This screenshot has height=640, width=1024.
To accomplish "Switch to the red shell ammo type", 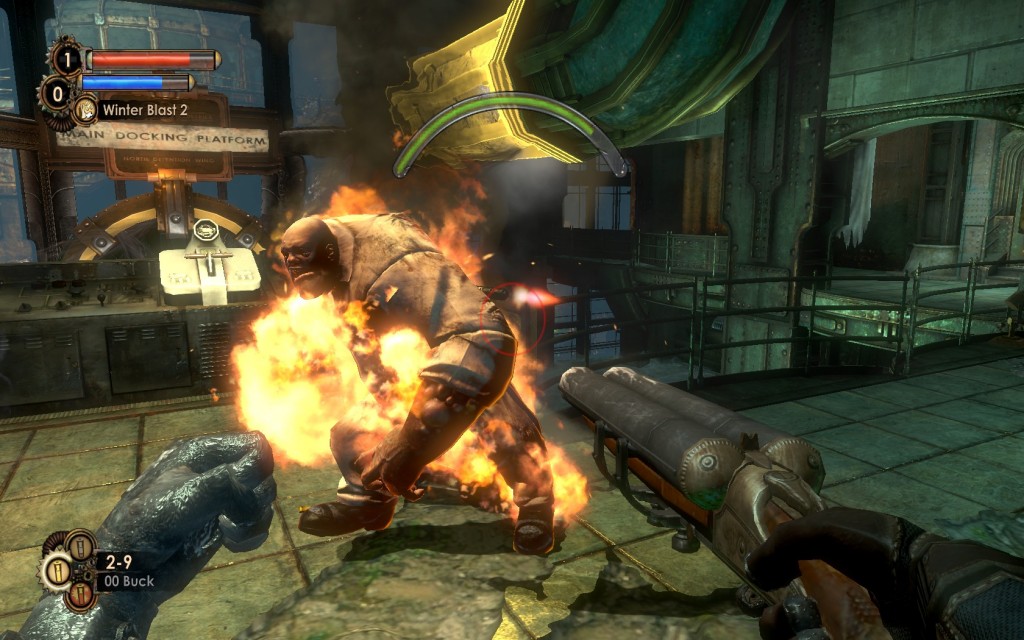I will click(82, 594).
